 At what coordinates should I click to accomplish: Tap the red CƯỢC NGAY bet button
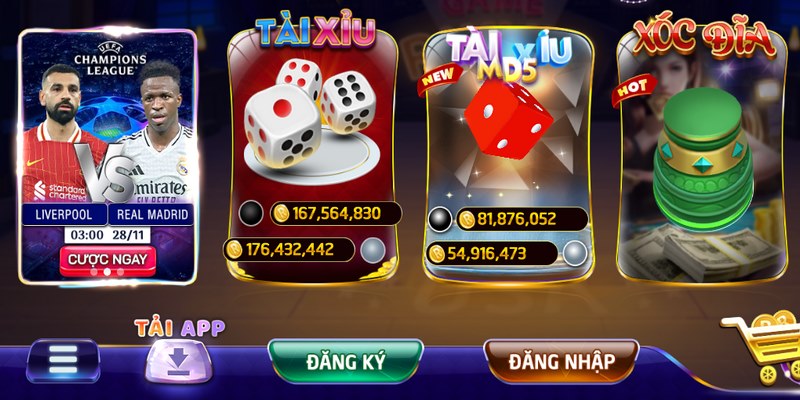[x=108, y=260]
